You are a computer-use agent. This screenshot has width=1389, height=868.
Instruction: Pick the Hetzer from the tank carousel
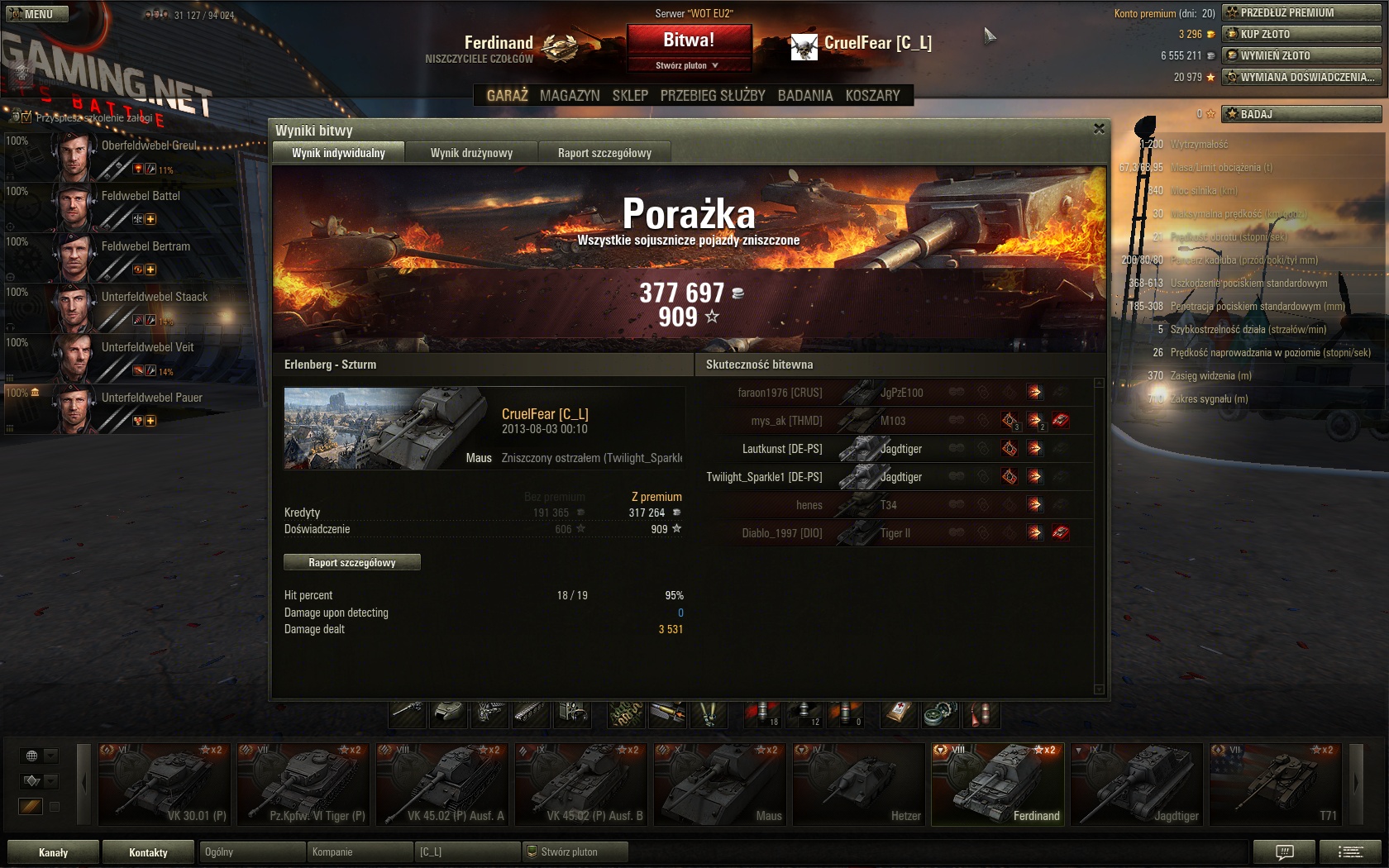(x=858, y=785)
